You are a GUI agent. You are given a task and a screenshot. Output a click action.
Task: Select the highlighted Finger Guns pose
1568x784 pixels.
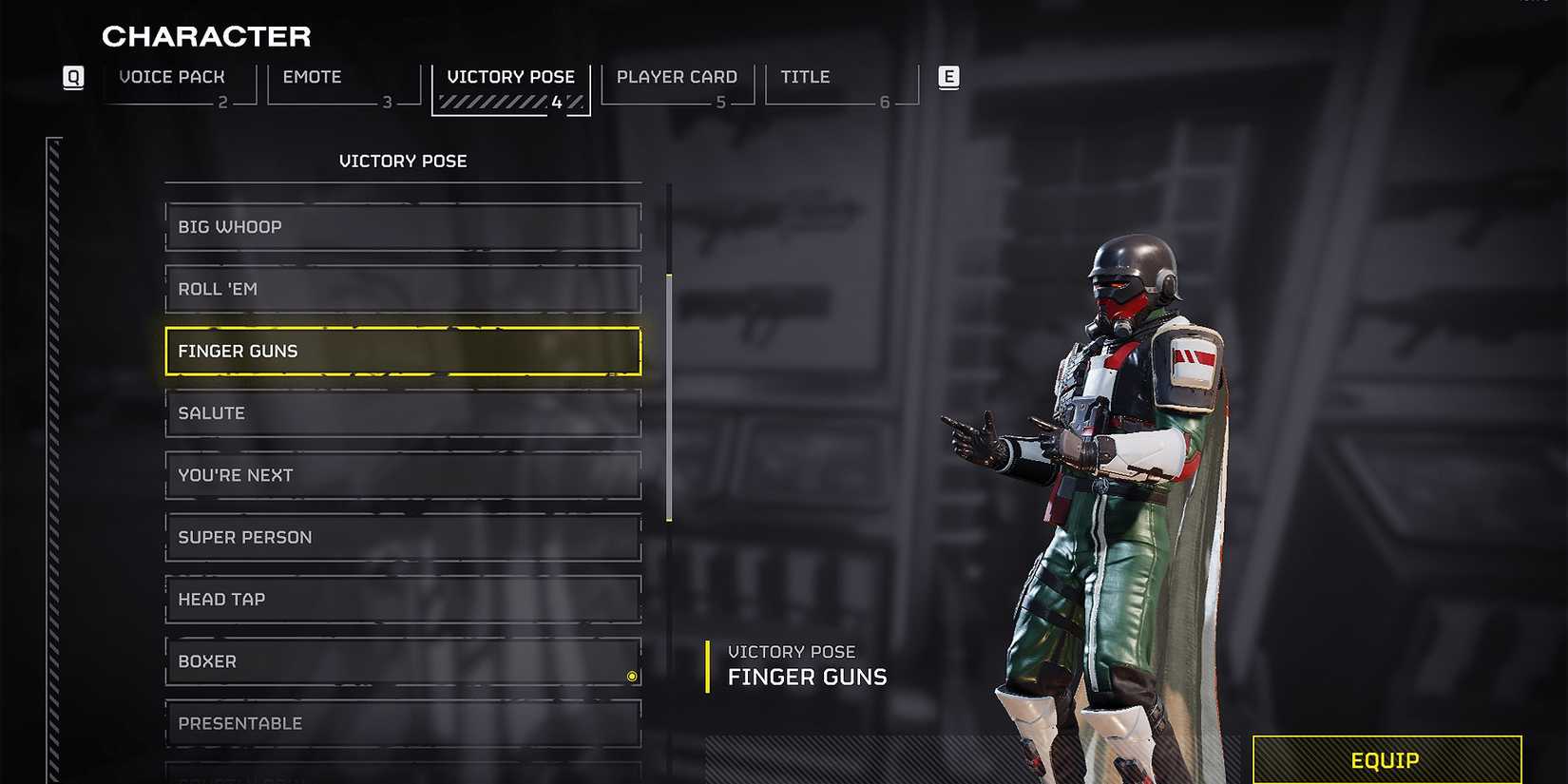(403, 351)
